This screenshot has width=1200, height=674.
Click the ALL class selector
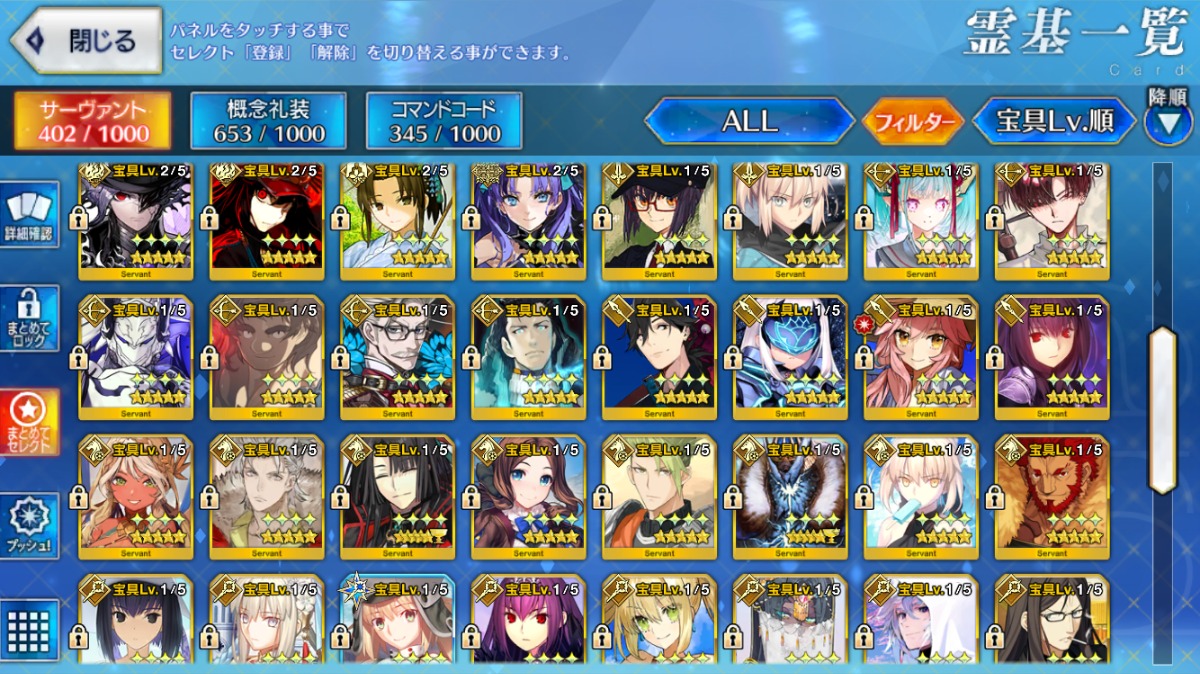coord(749,122)
